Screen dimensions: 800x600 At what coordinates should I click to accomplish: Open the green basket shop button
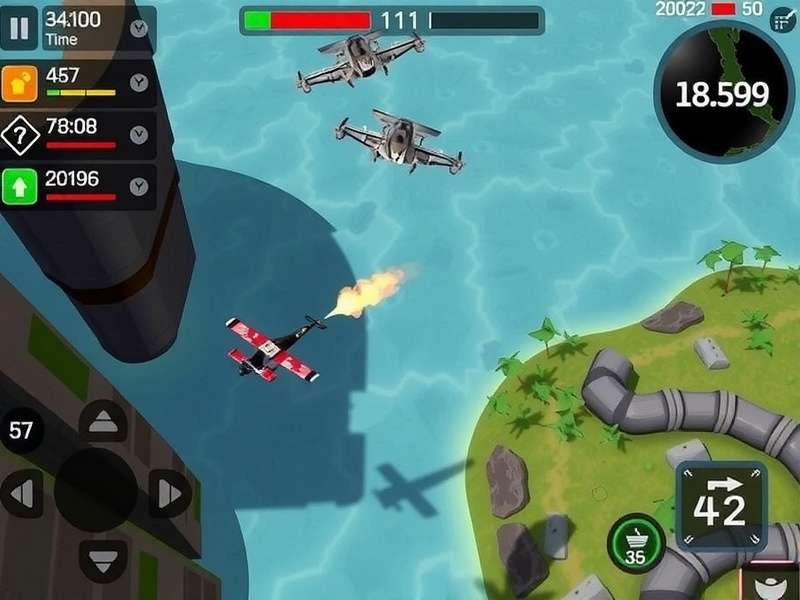point(635,544)
